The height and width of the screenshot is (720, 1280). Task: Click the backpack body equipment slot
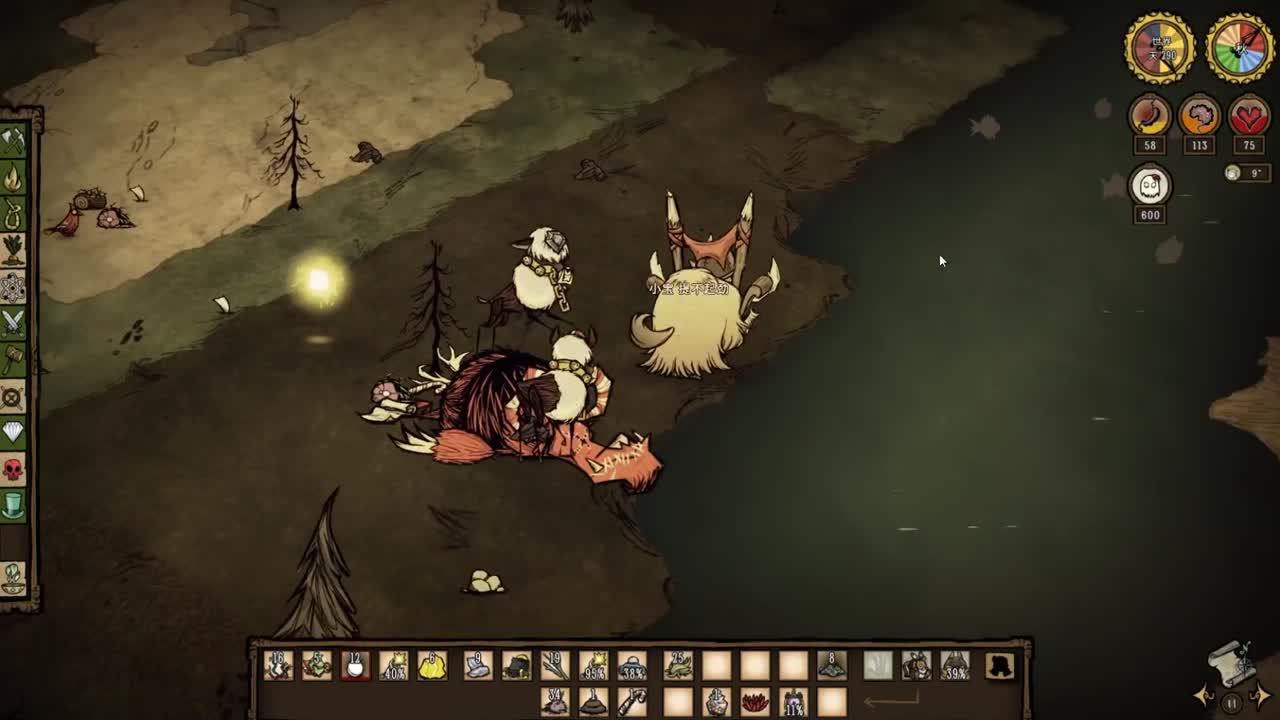click(x=916, y=666)
